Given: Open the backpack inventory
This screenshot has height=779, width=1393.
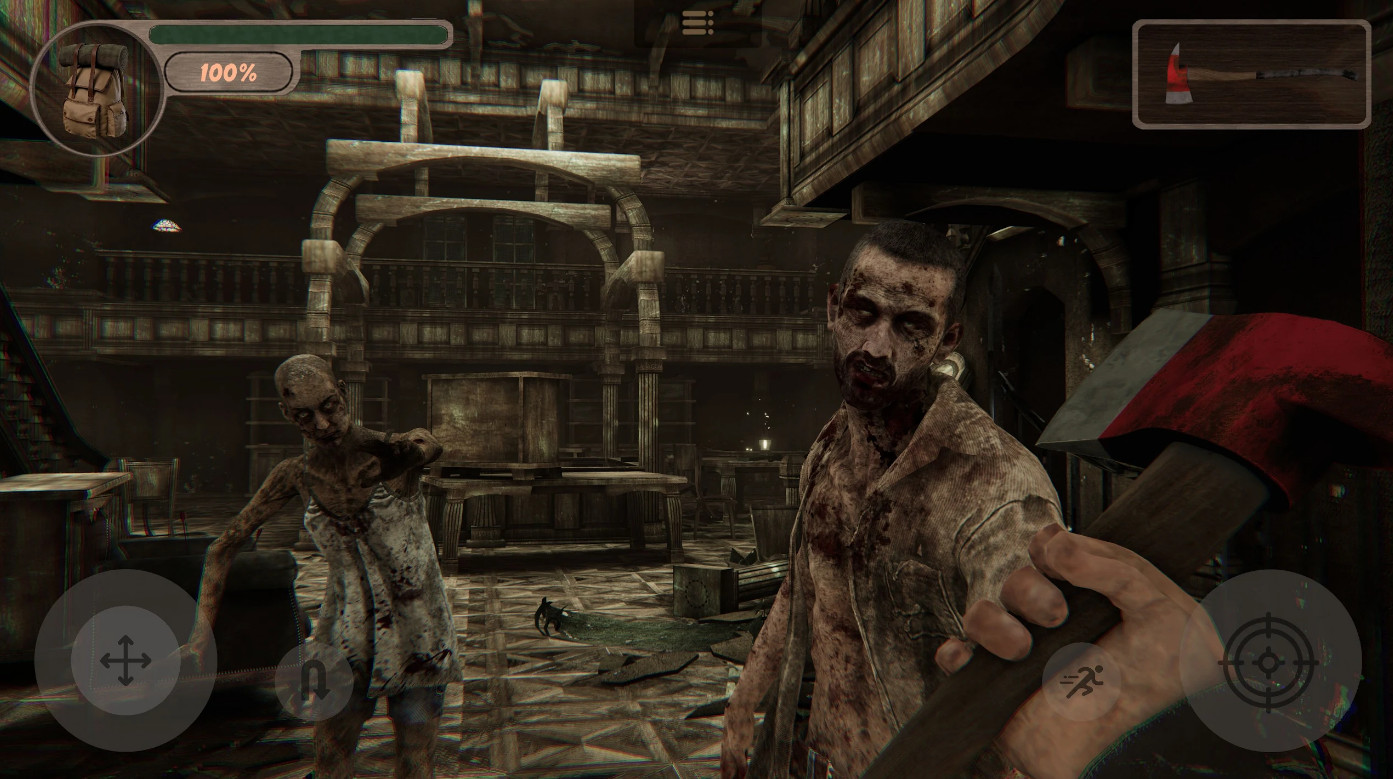Looking at the screenshot, I should [x=95, y=89].
